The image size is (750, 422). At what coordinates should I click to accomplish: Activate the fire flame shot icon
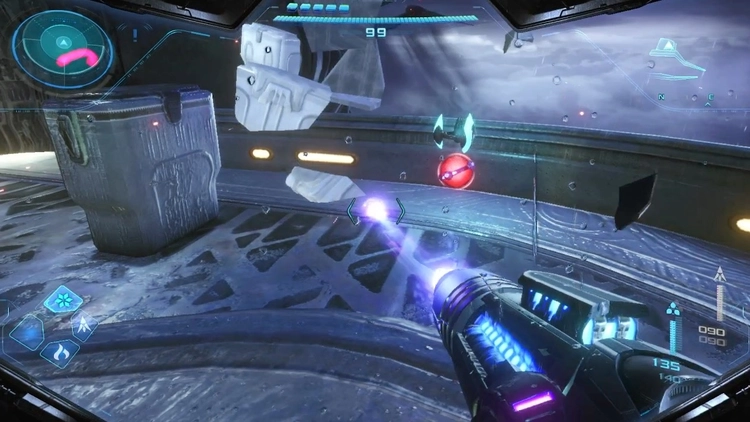(x=59, y=352)
